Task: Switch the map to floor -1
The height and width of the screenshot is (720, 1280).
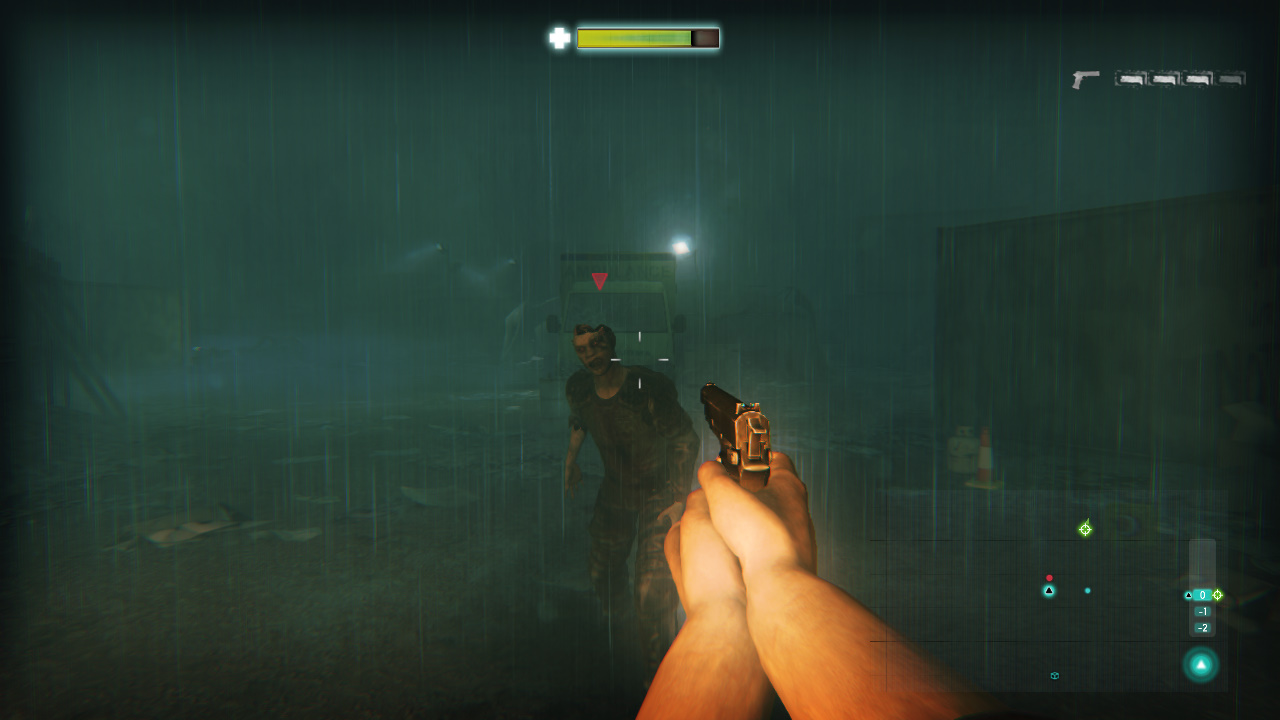Action: [x=1202, y=612]
